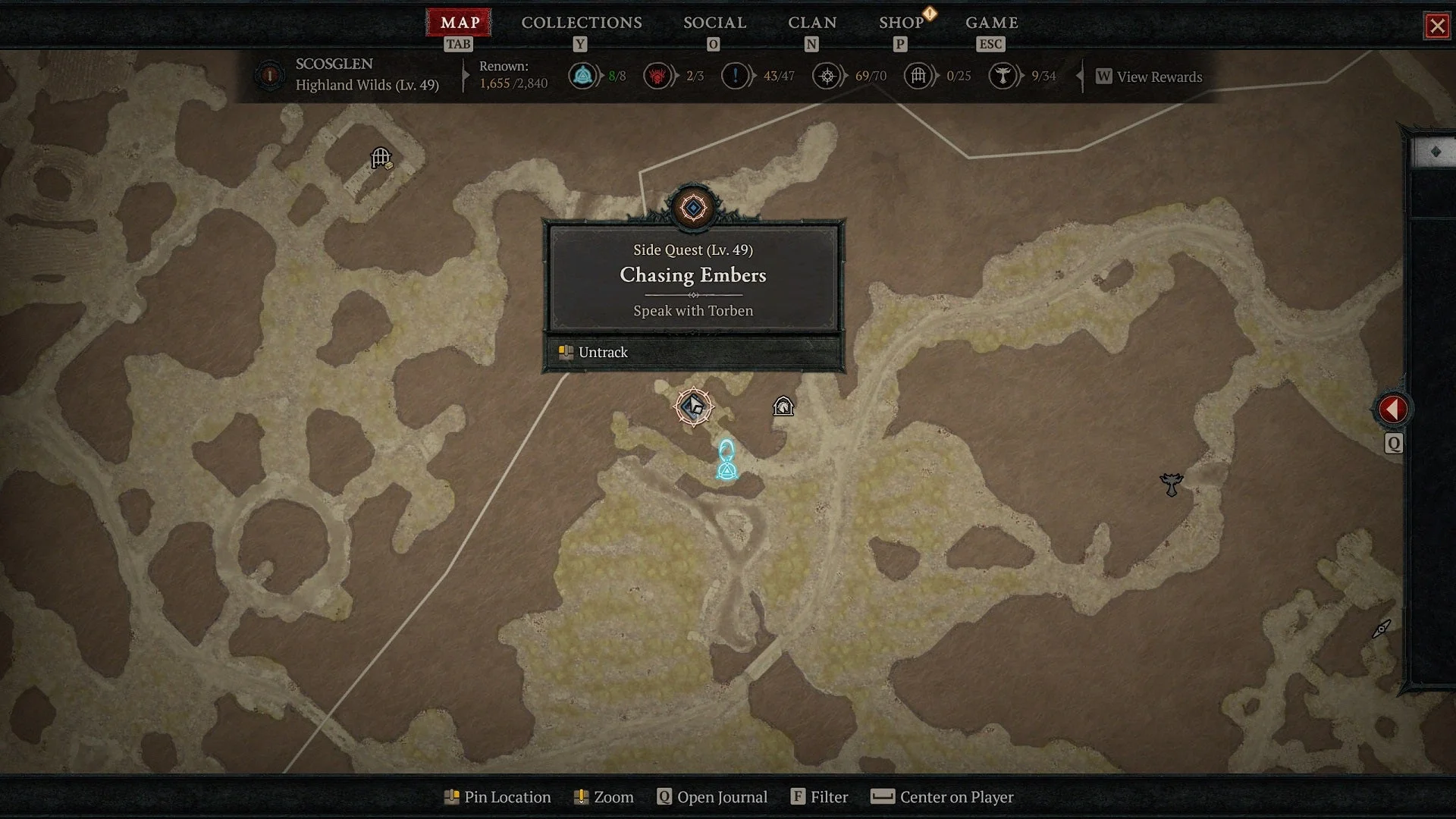Viewport: 1456px width, 819px height.
Task: Expand the right map edge Q arrow
Action: click(x=1394, y=444)
